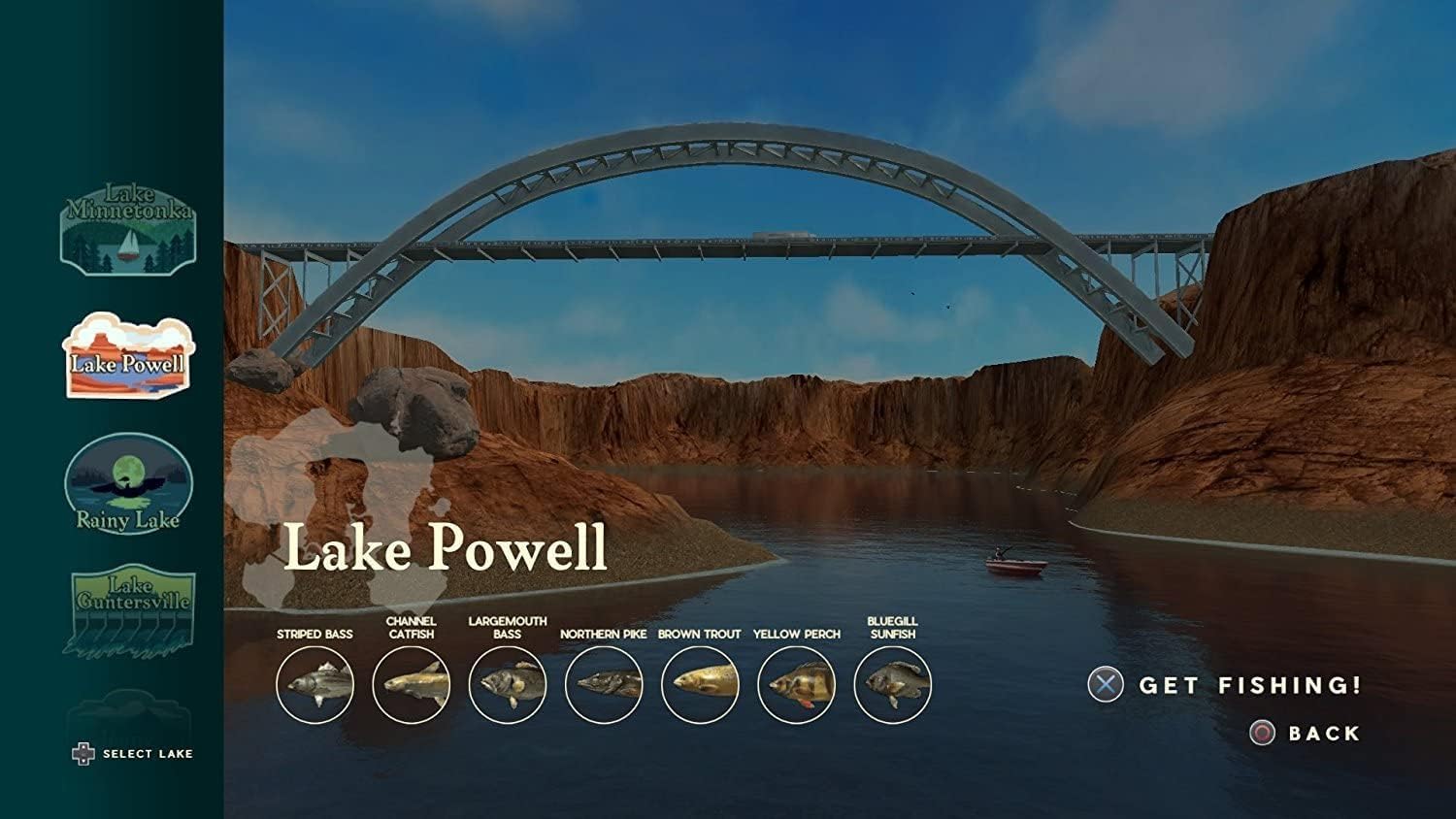Click the Largemouth Bass icon
1456x819 pixels.
click(507, 685)
